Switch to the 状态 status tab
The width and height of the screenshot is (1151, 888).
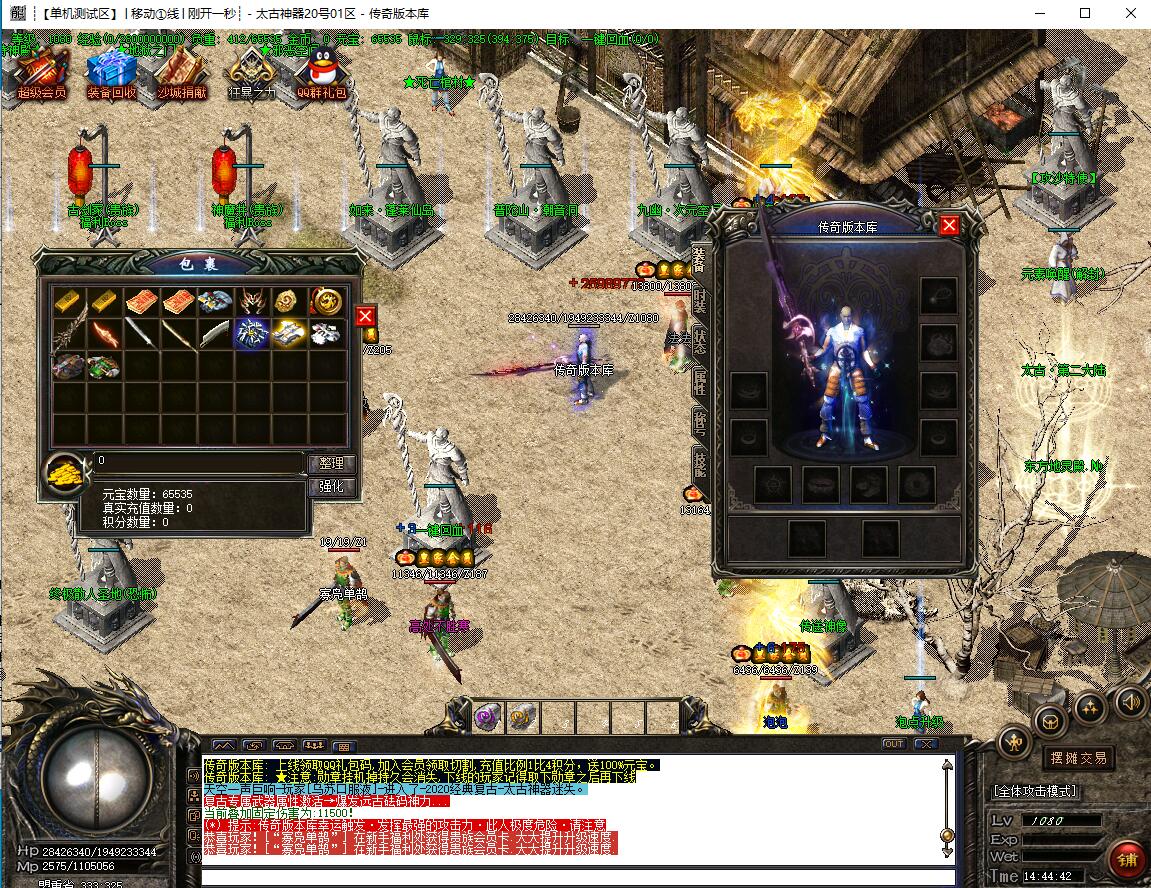(699, 340)
